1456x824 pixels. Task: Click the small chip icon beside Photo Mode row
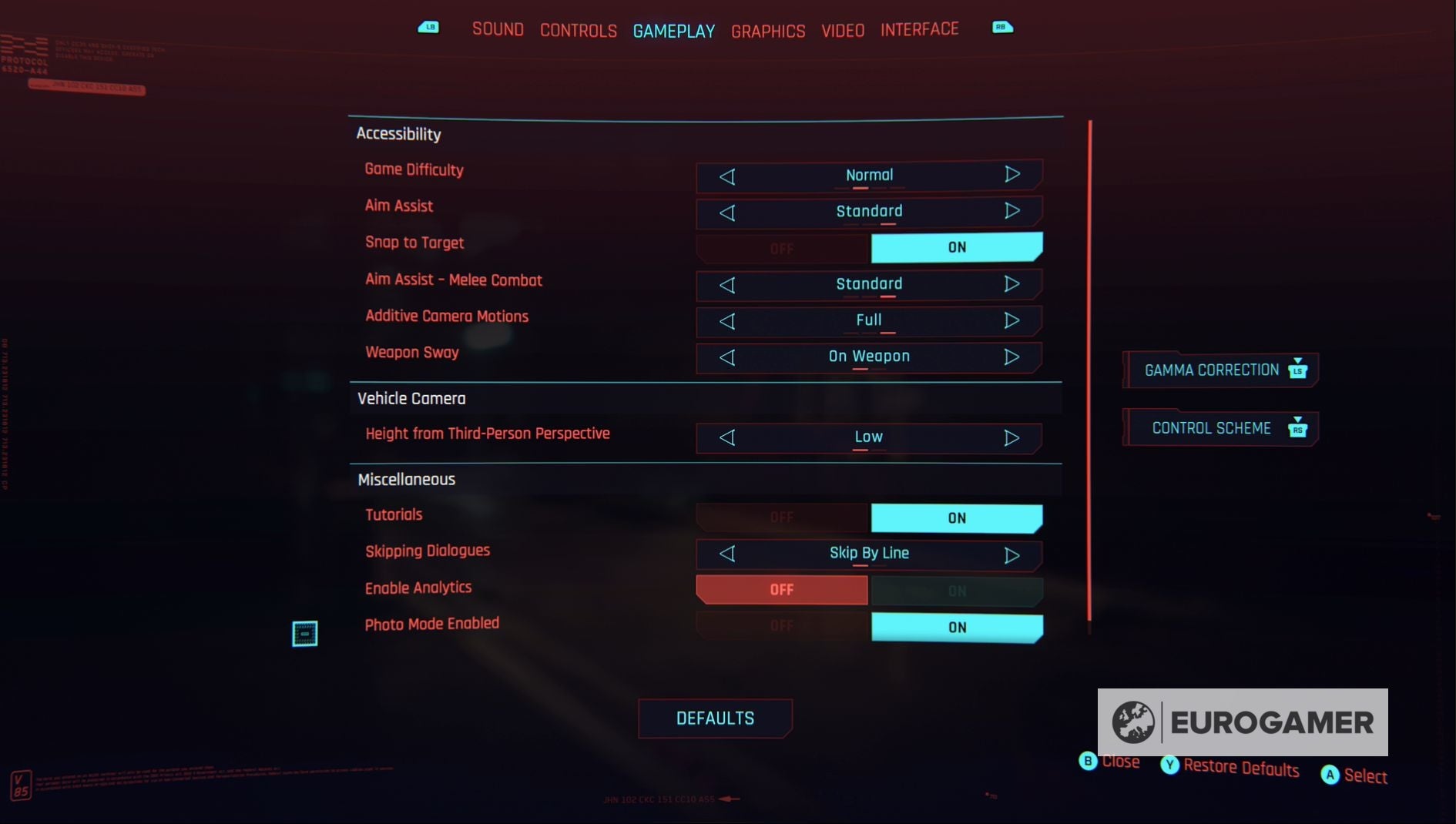306,632
